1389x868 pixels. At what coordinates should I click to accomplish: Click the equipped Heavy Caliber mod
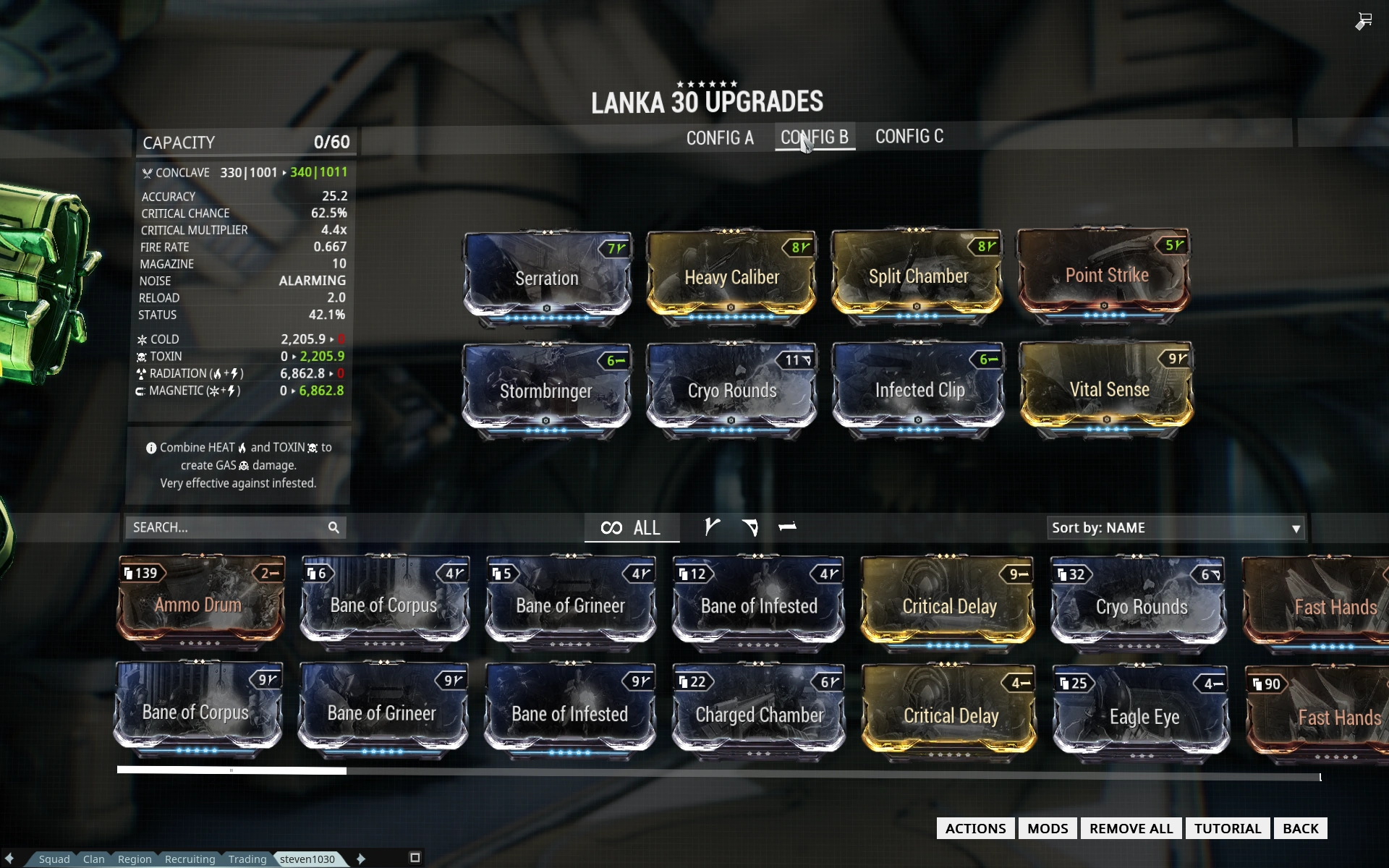coord(731,277)
